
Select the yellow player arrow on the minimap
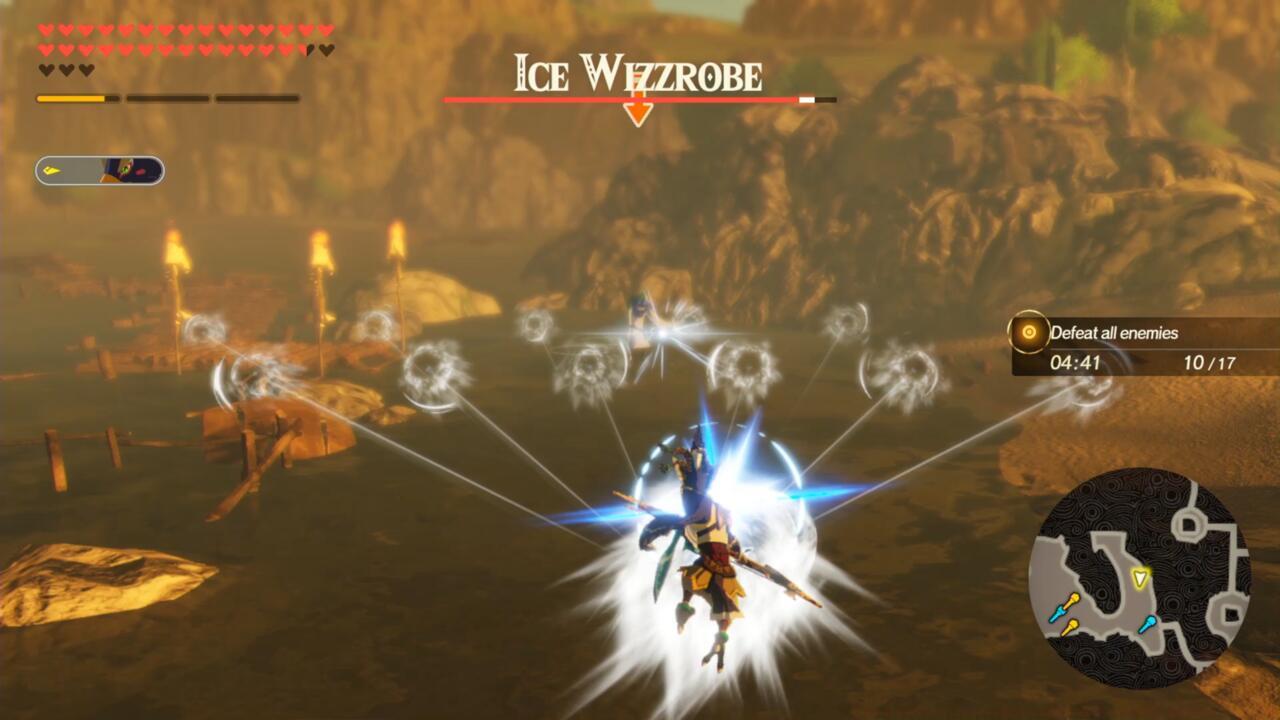(1141, 578)
